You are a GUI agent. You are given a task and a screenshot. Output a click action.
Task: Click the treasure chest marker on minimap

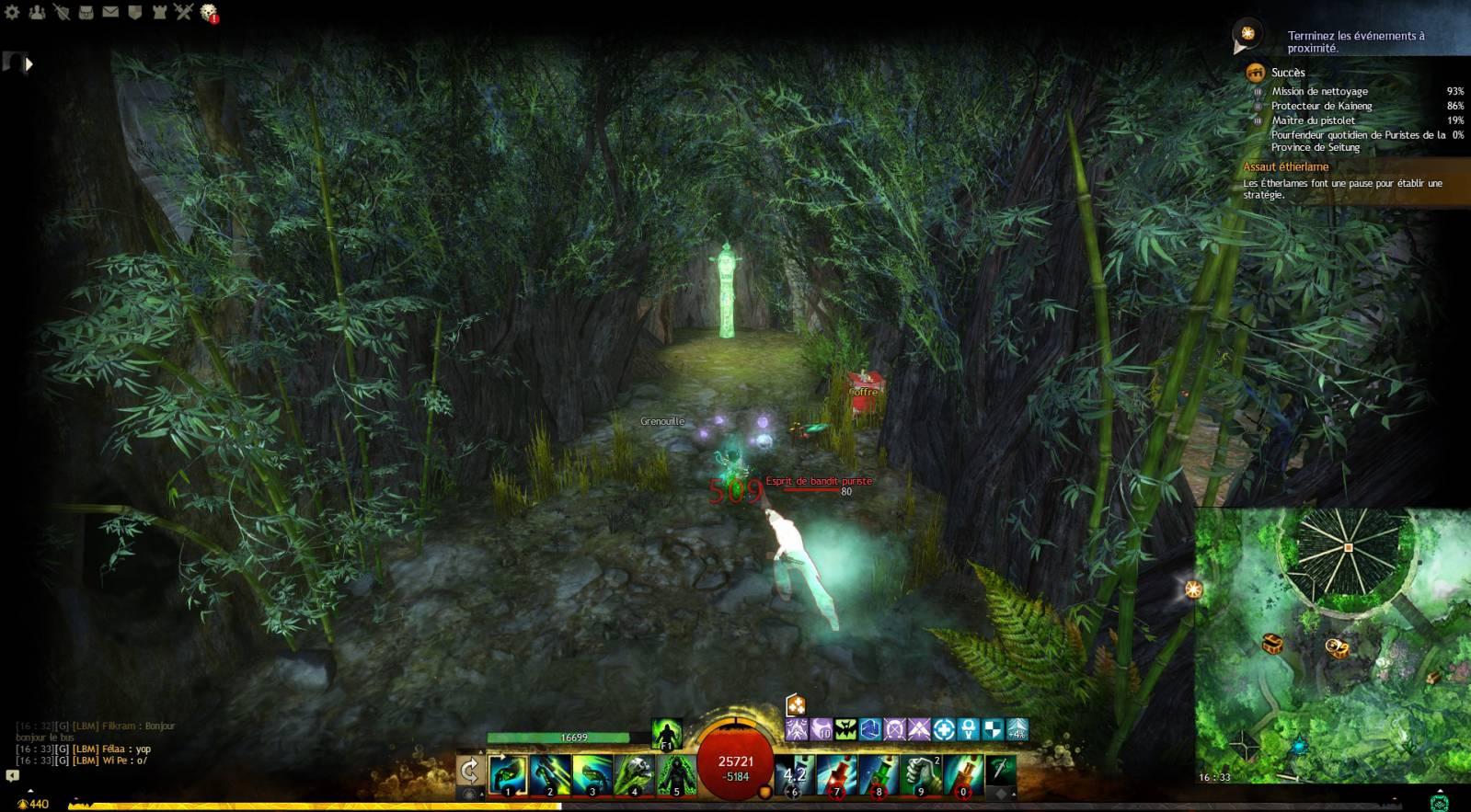1272,643
